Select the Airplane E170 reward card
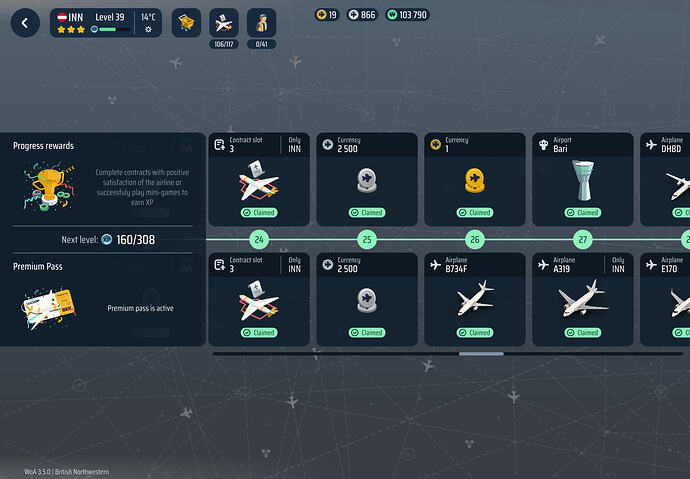The height and width of the screenshot is (479, 690). [666, 298]
